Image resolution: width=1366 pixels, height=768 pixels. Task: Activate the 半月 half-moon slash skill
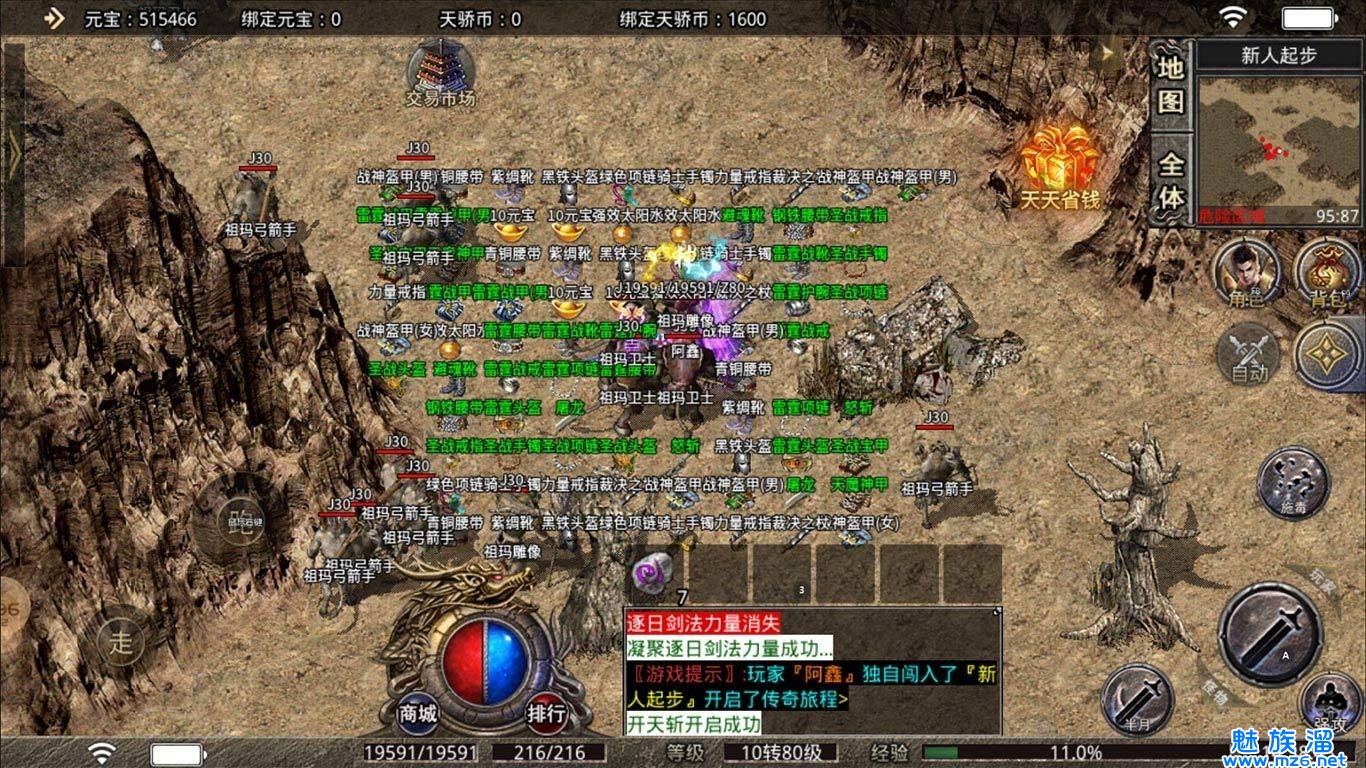[x=1137, y=699]
